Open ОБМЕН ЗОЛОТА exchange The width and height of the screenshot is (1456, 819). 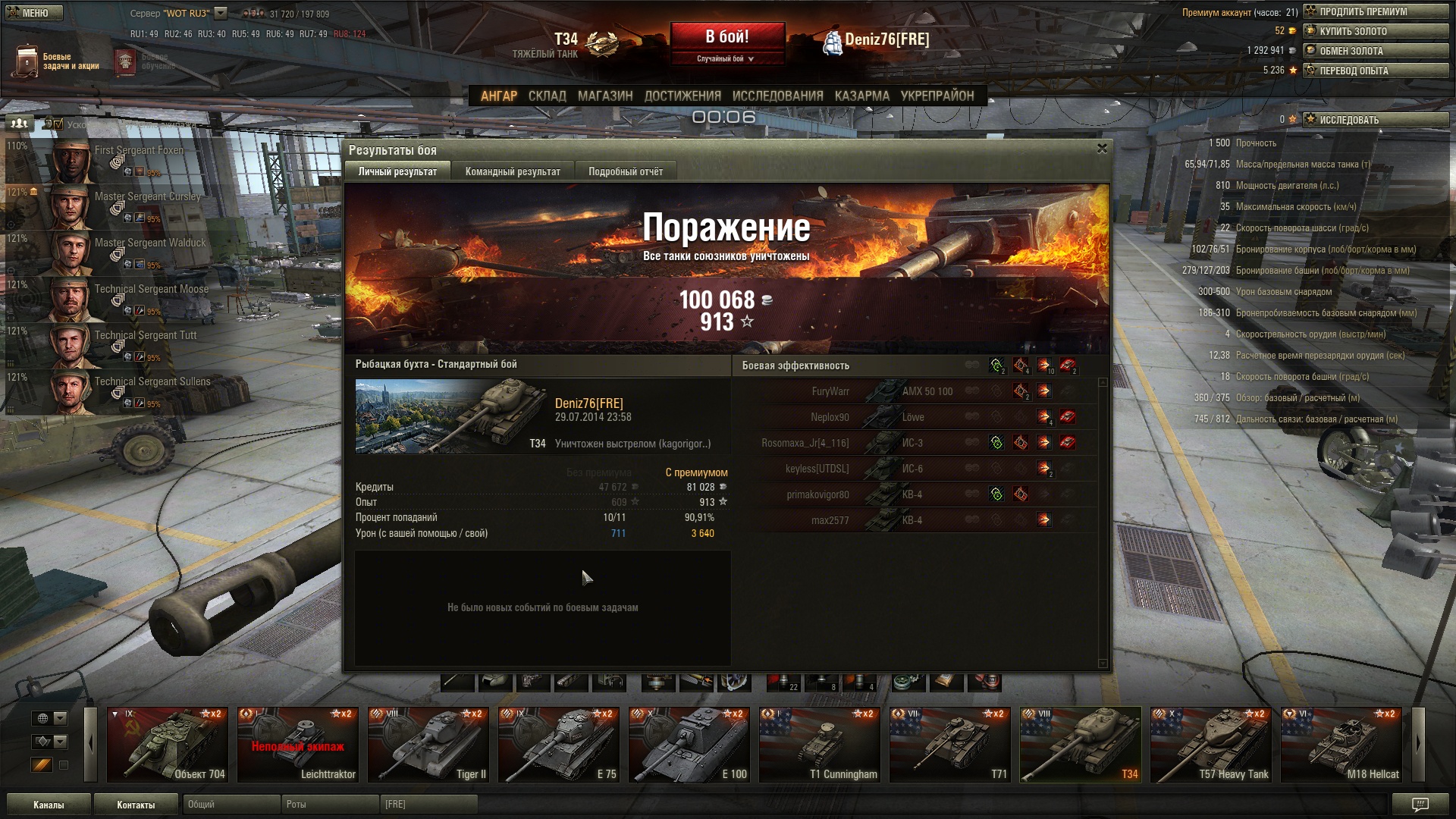click(x=1375, y=51)
